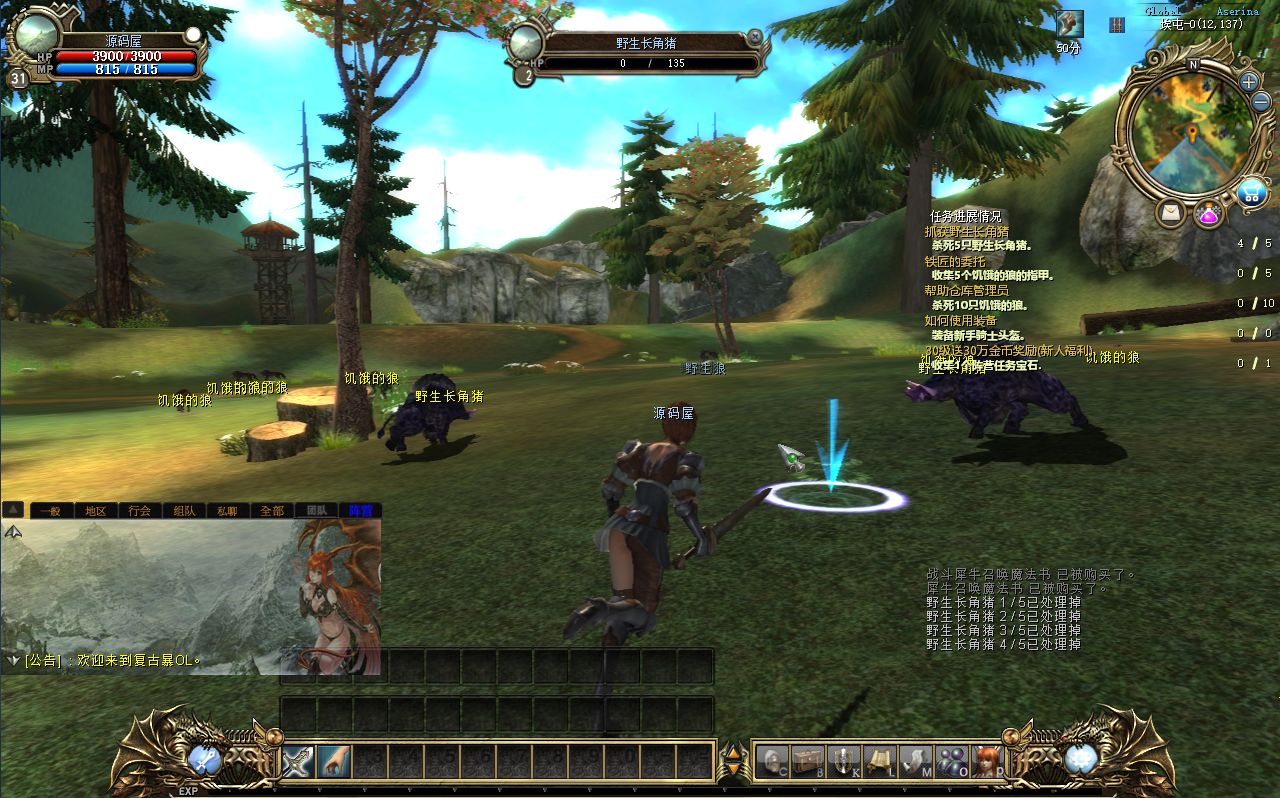Open the mail envelope icon
The height and width of the screenshot is (798, 1280).
click(1170, 212)
